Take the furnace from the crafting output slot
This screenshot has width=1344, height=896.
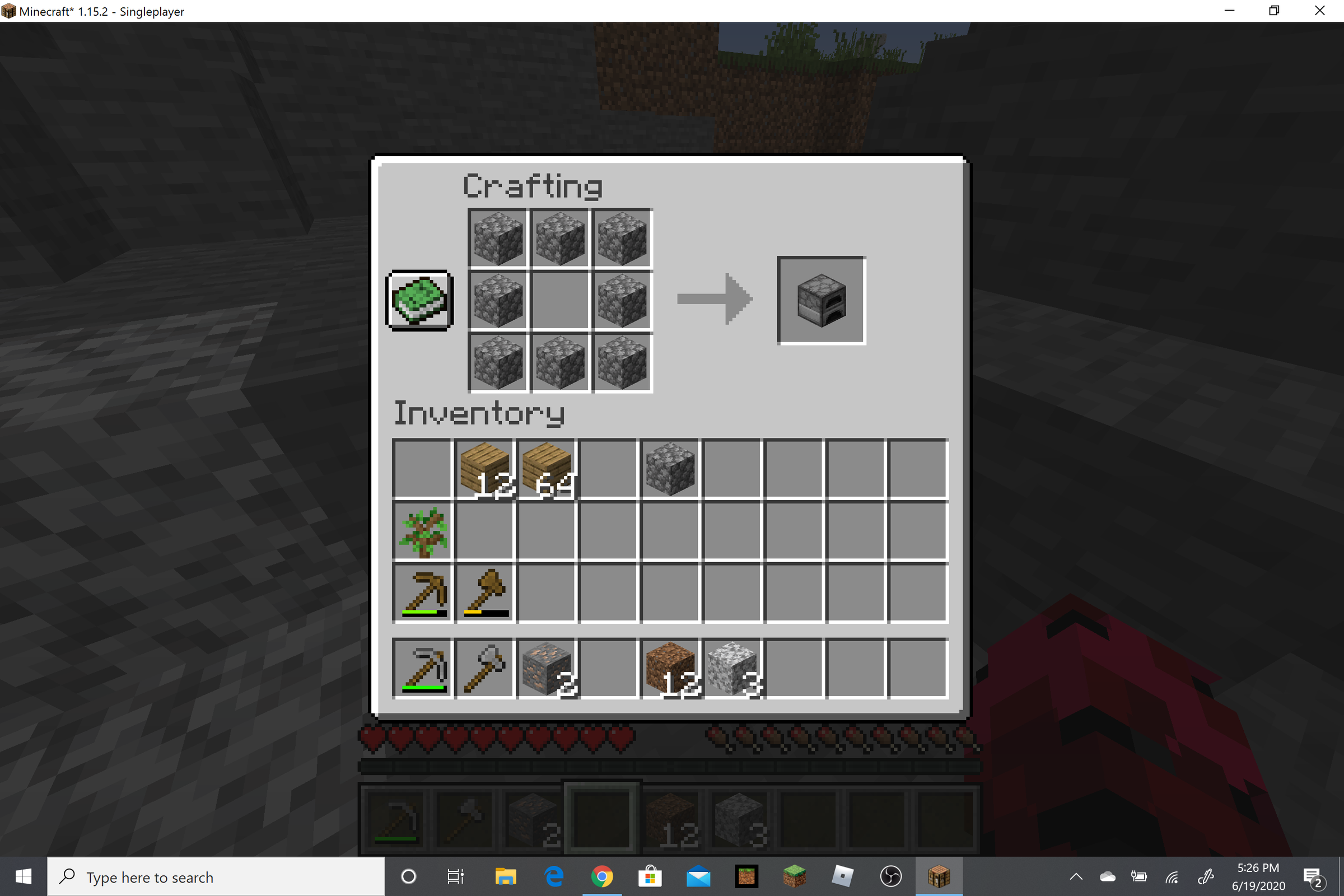821,300
